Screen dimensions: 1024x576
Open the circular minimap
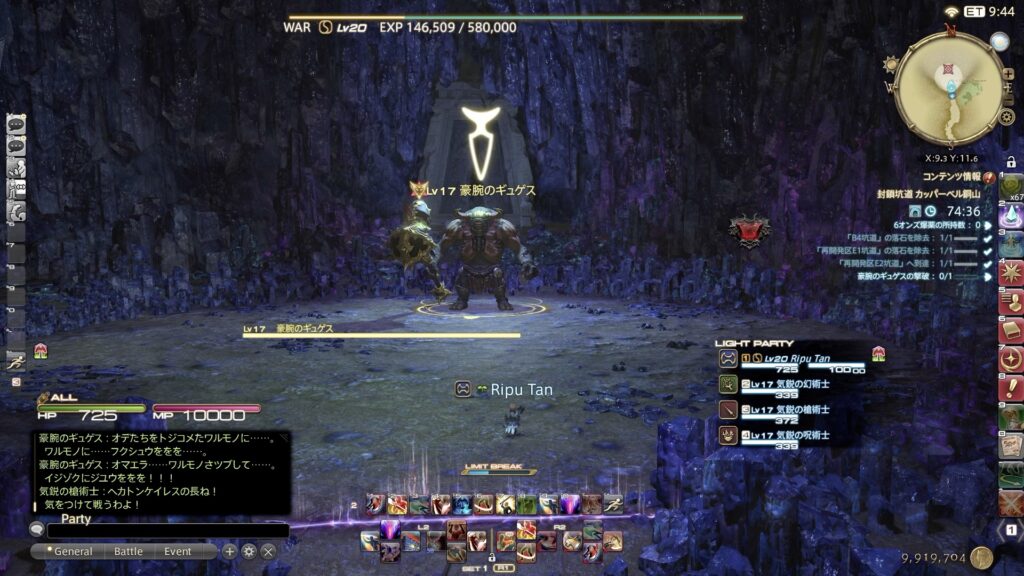click(x=949, y=90)
